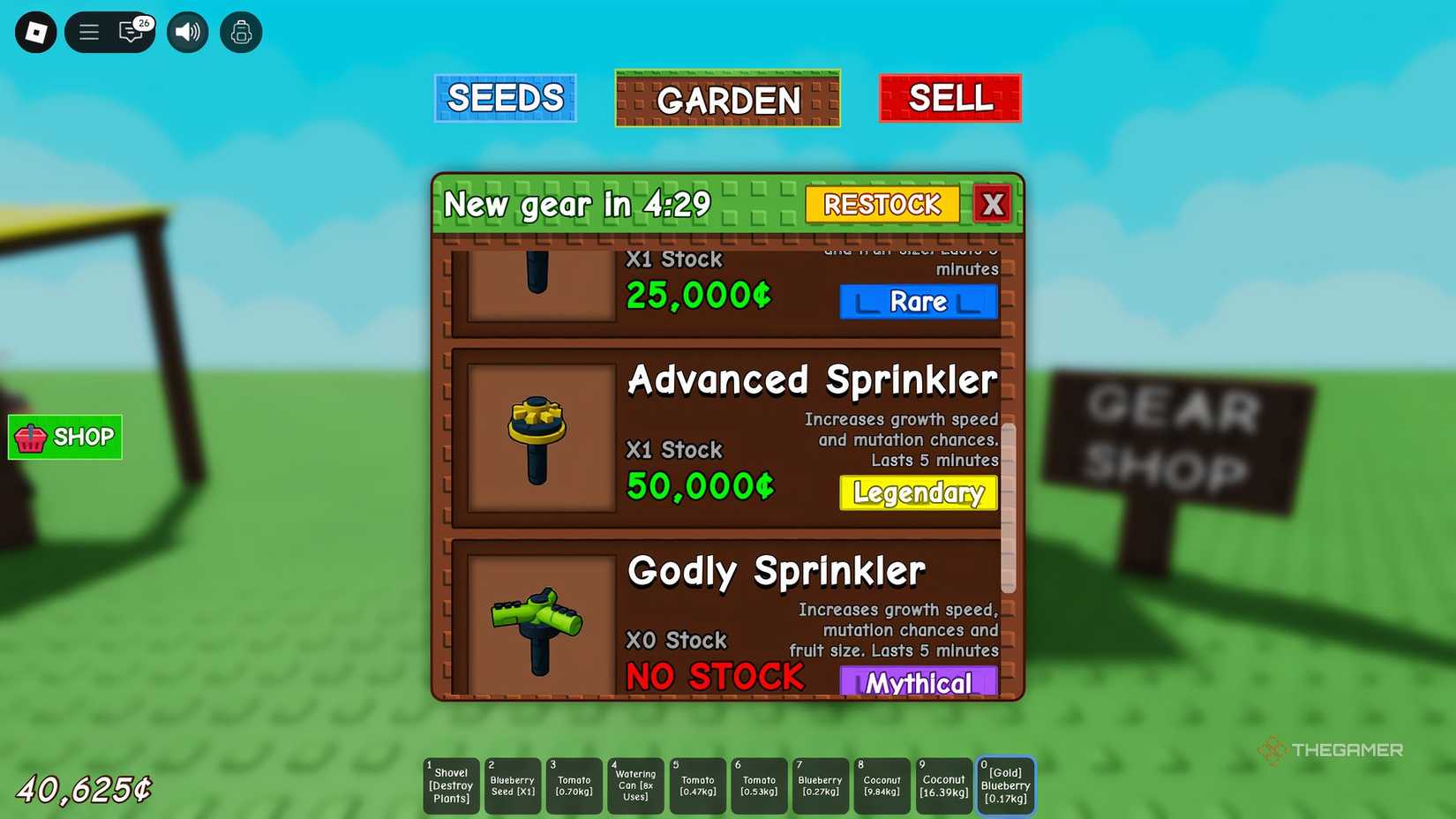Equip the Gold Blueberry in slot 0

coord(1005,785)
